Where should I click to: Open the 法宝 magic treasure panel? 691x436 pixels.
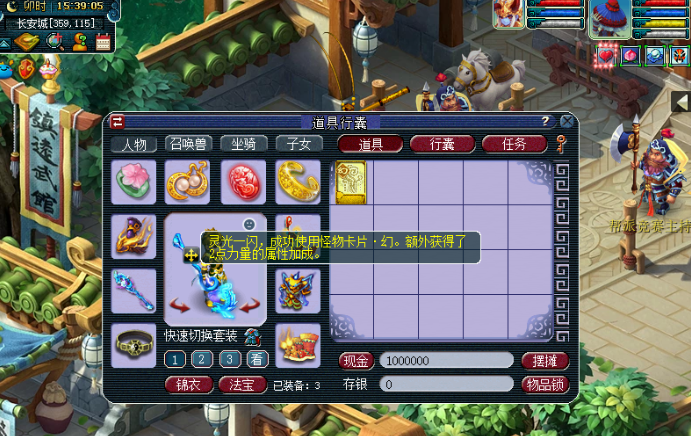(x=241, y=384)
